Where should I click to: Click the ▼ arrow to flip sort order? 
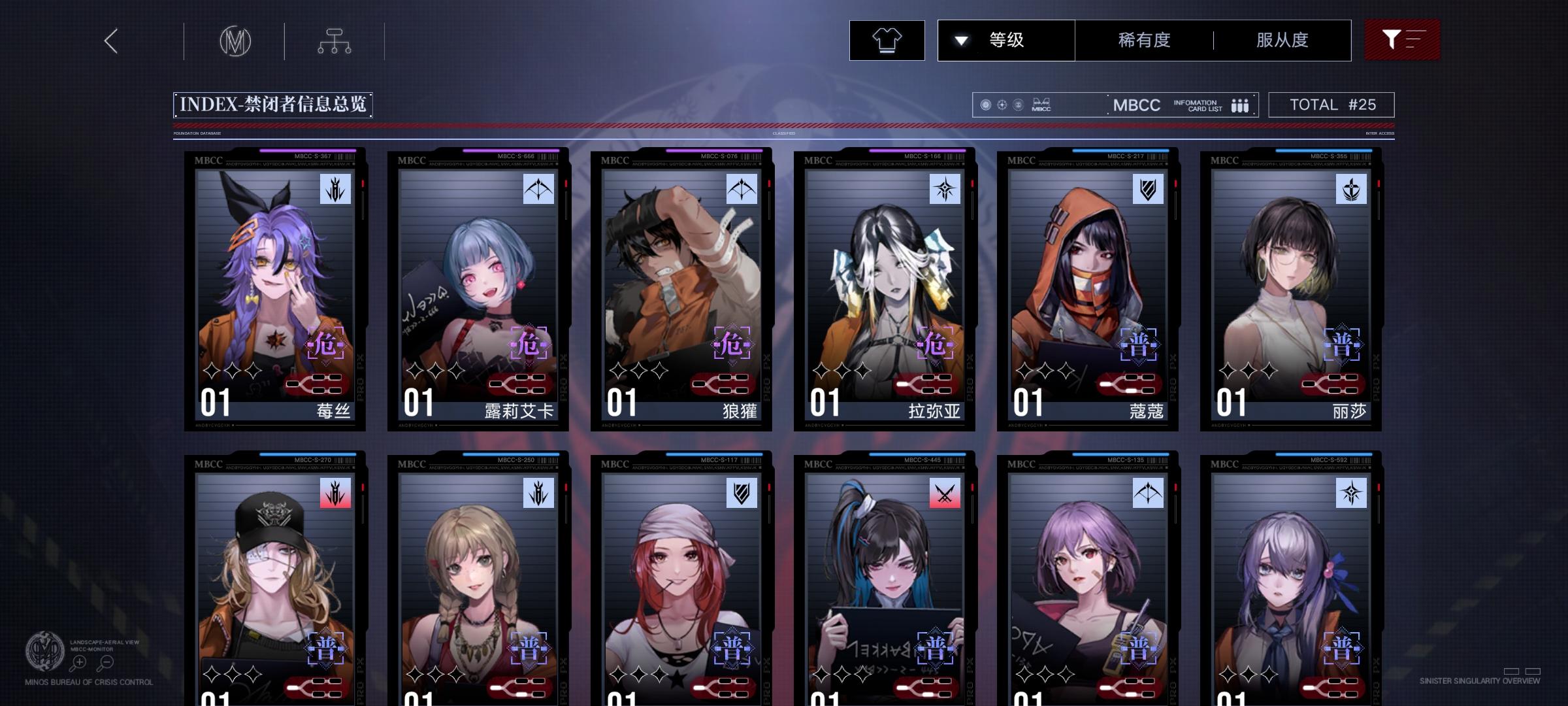pos(961,40)
